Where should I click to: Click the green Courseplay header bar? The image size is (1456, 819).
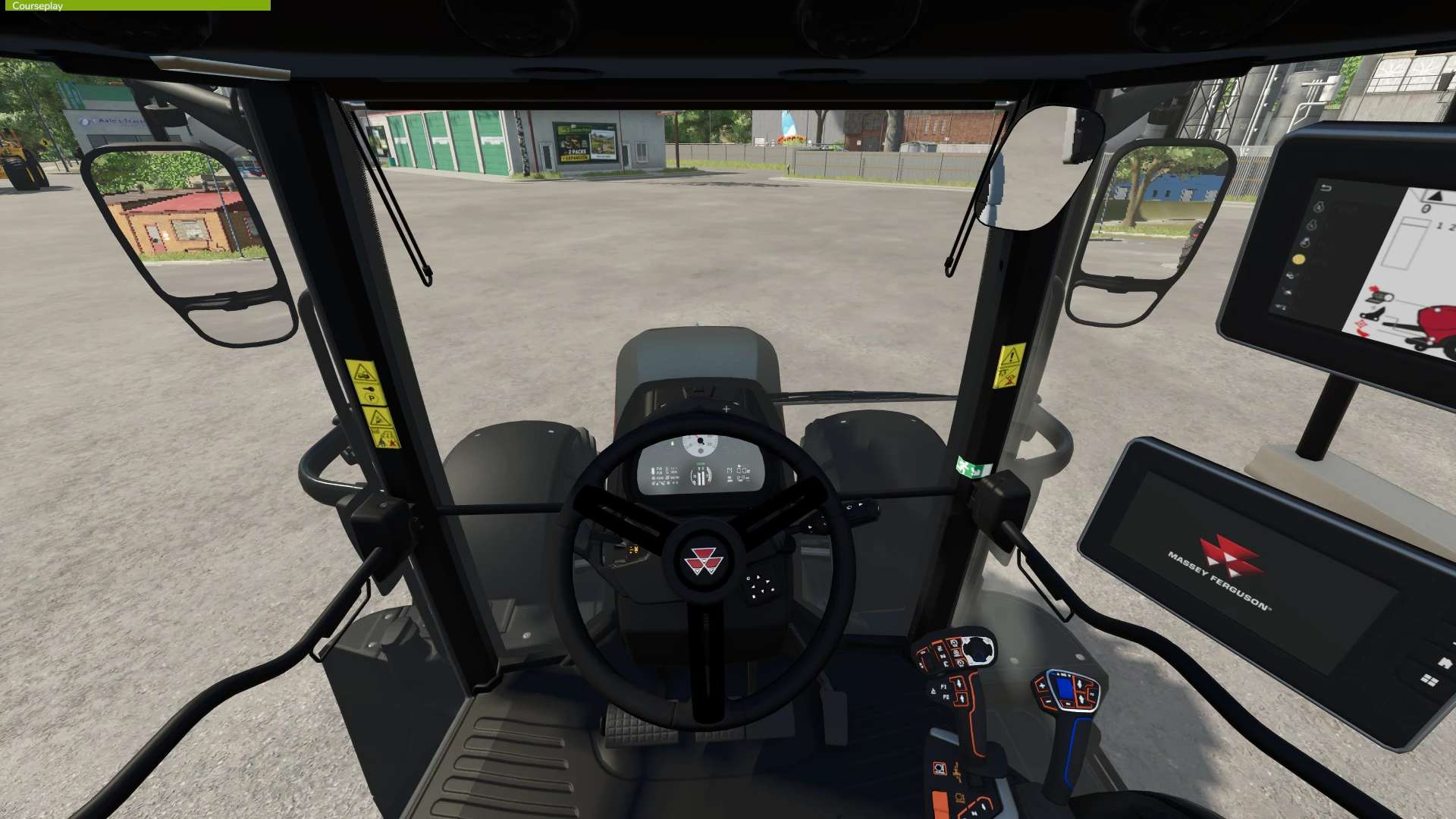coord(135,5)
